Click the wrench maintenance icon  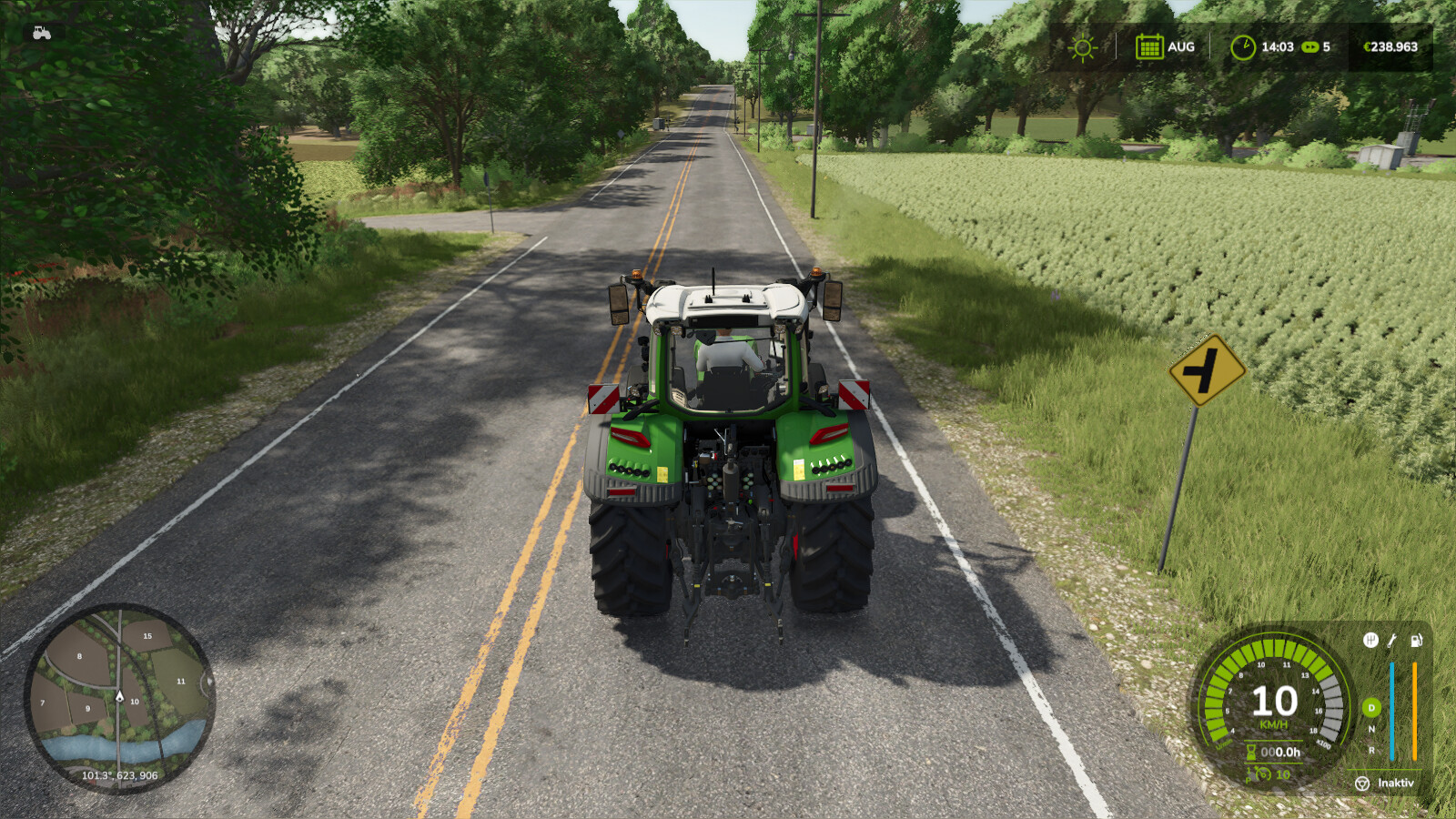(1392, 641)
